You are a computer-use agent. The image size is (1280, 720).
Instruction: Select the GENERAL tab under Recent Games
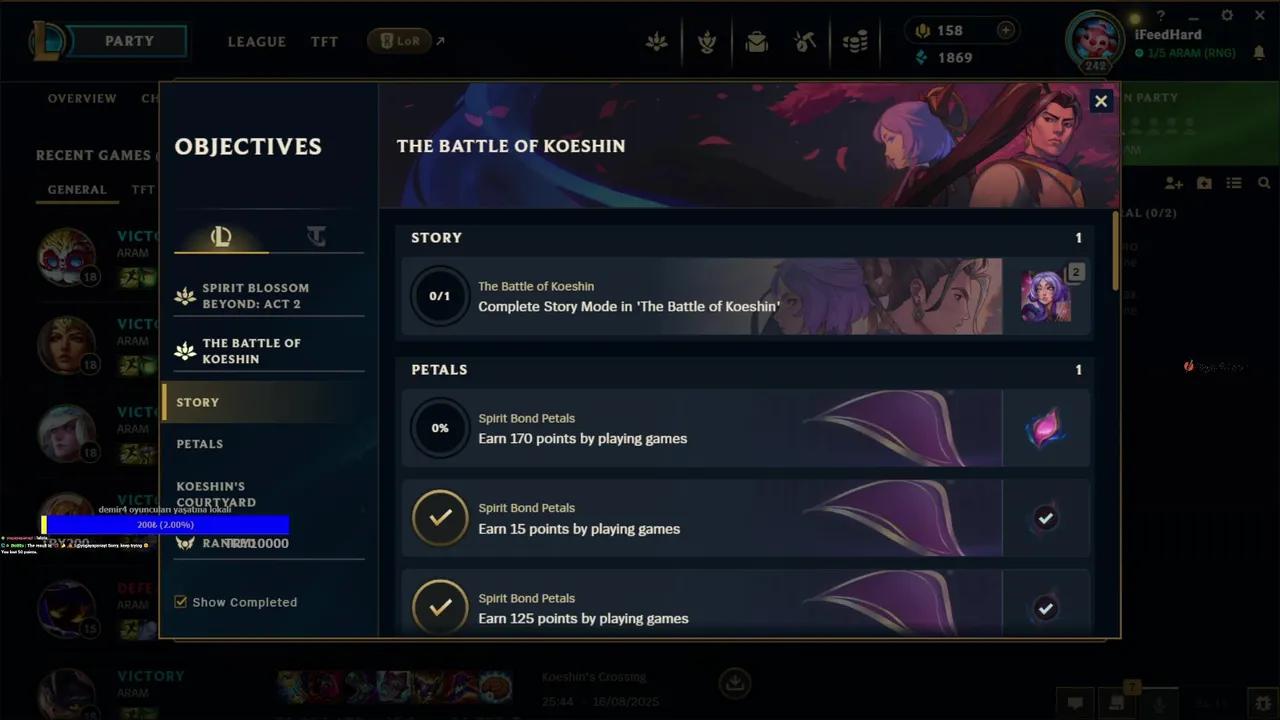(77, 189)
